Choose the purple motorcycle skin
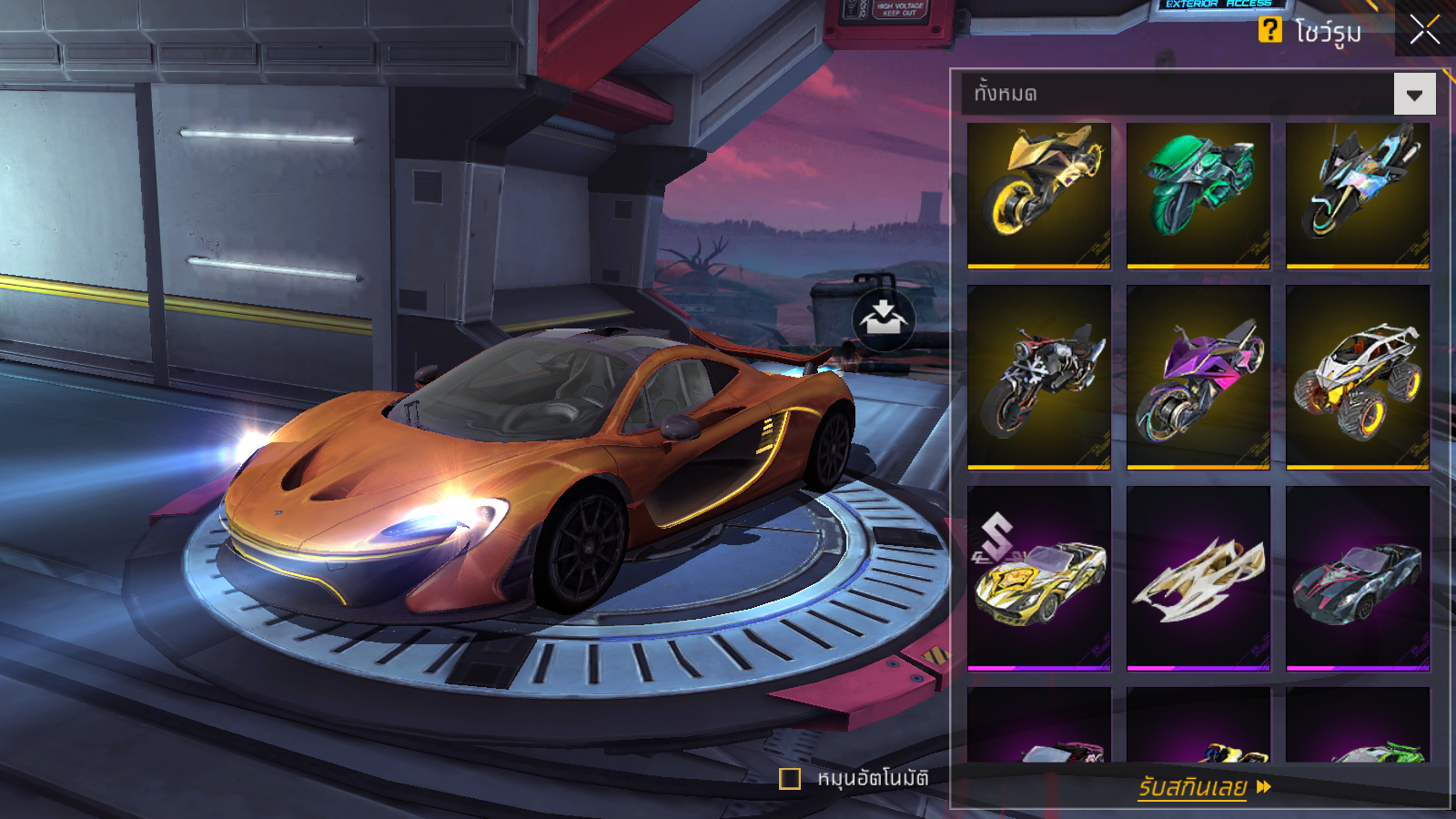This screenshot has width=1456, height=819. [1198, 377]
